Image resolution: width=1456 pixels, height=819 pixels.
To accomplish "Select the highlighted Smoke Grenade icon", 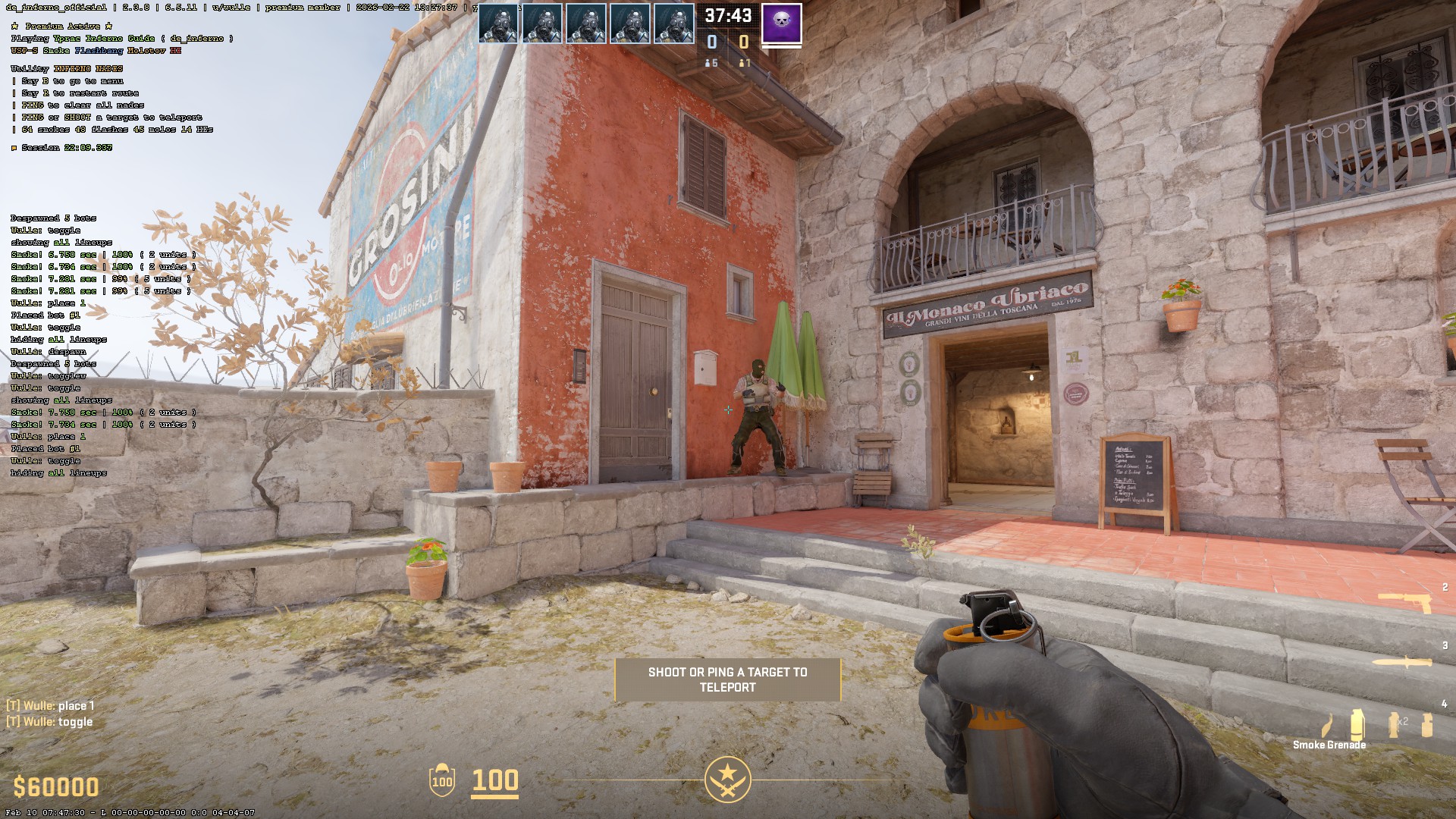I will tap(1357, 725).
